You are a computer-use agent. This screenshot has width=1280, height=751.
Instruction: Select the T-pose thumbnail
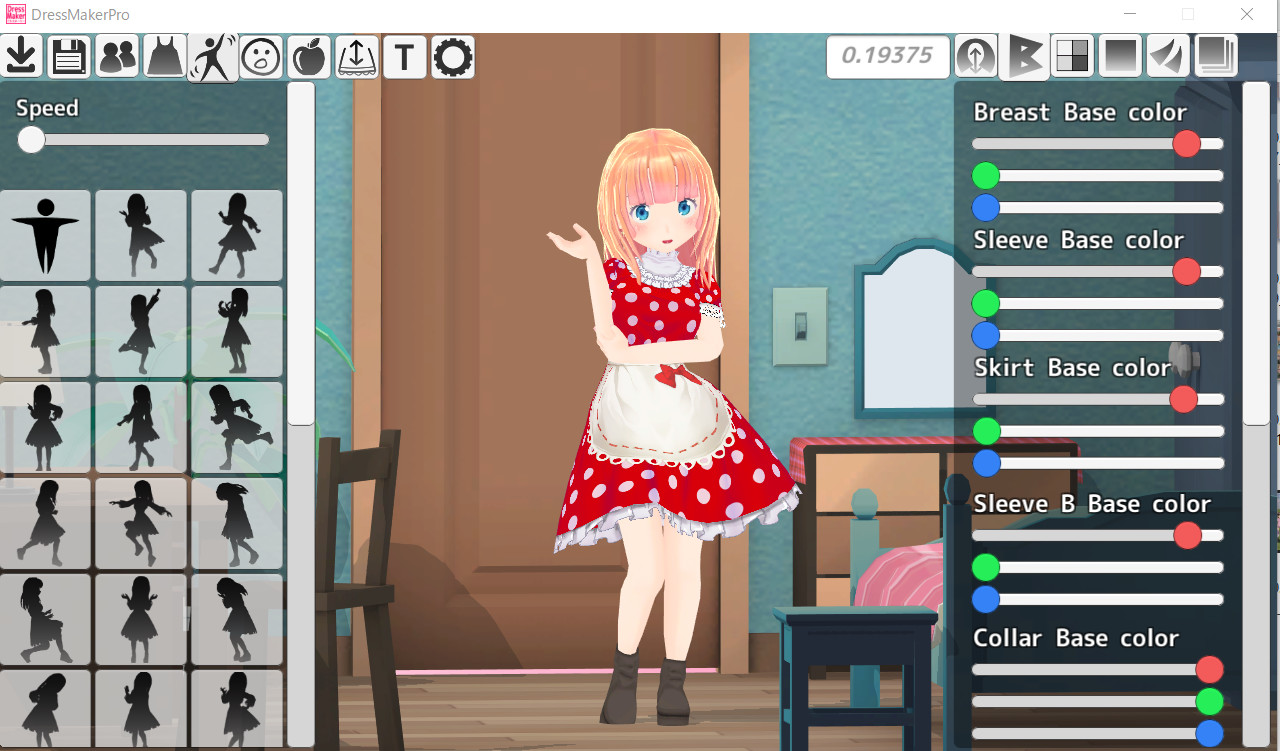(x=46, y=235)
